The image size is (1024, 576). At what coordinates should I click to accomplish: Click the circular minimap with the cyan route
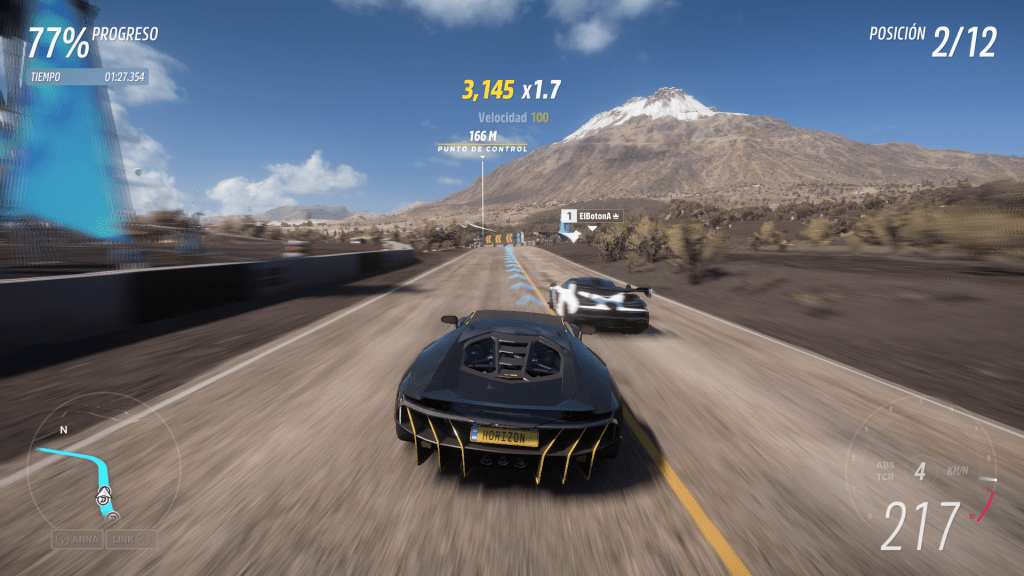point(88,468)
